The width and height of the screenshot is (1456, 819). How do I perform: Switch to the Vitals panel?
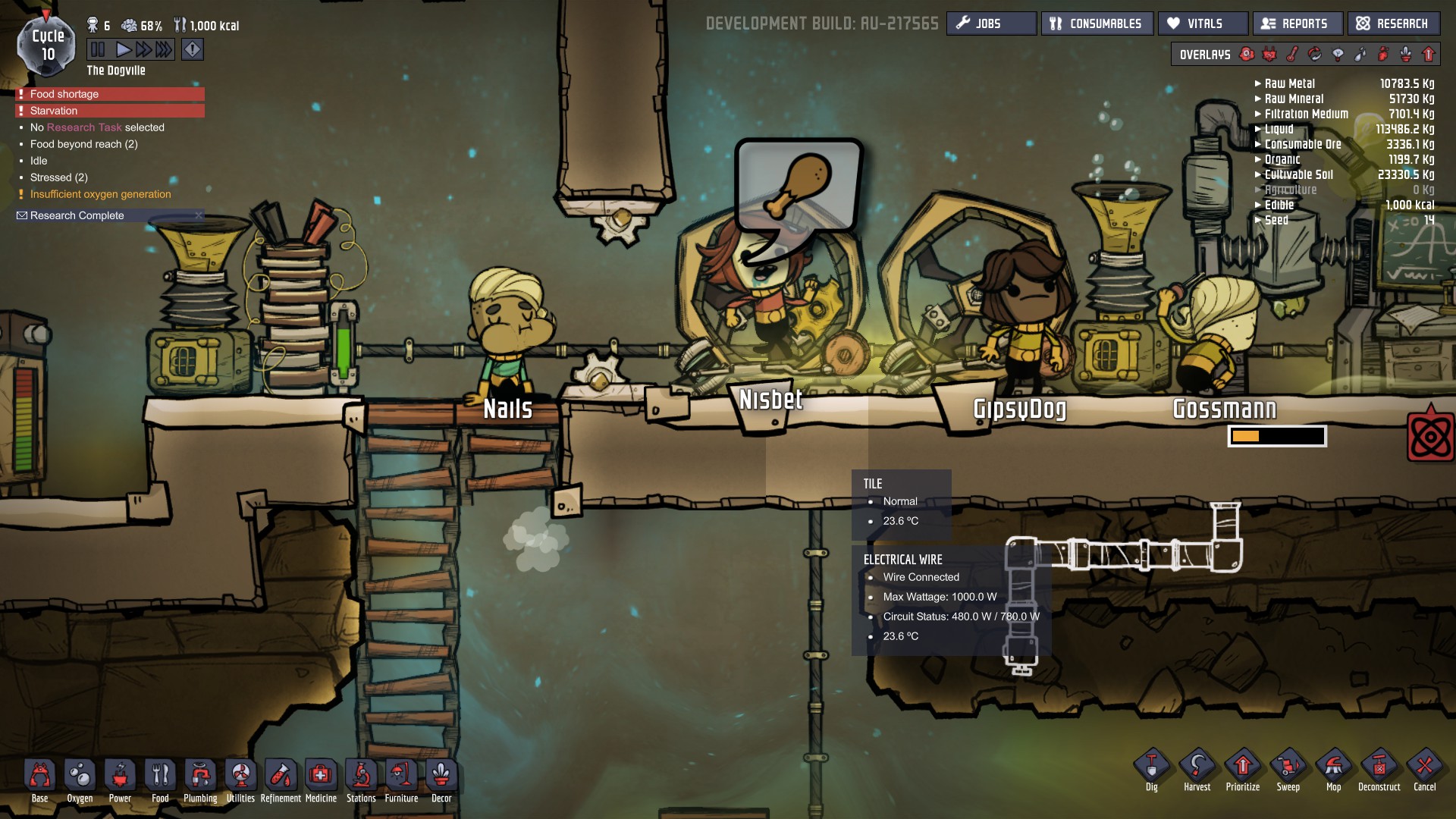tap(1203, 23)
